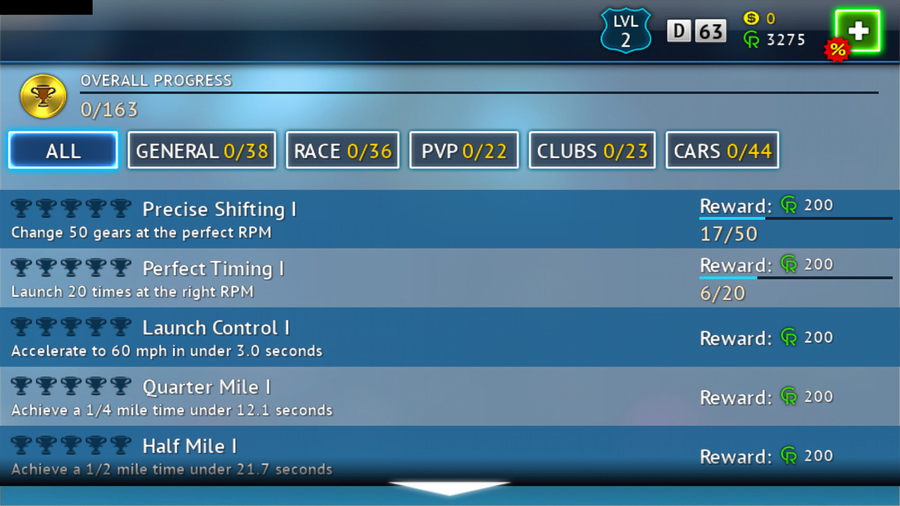
Task: Switch to the ALL achievements tab
Action: coord(63,151)
